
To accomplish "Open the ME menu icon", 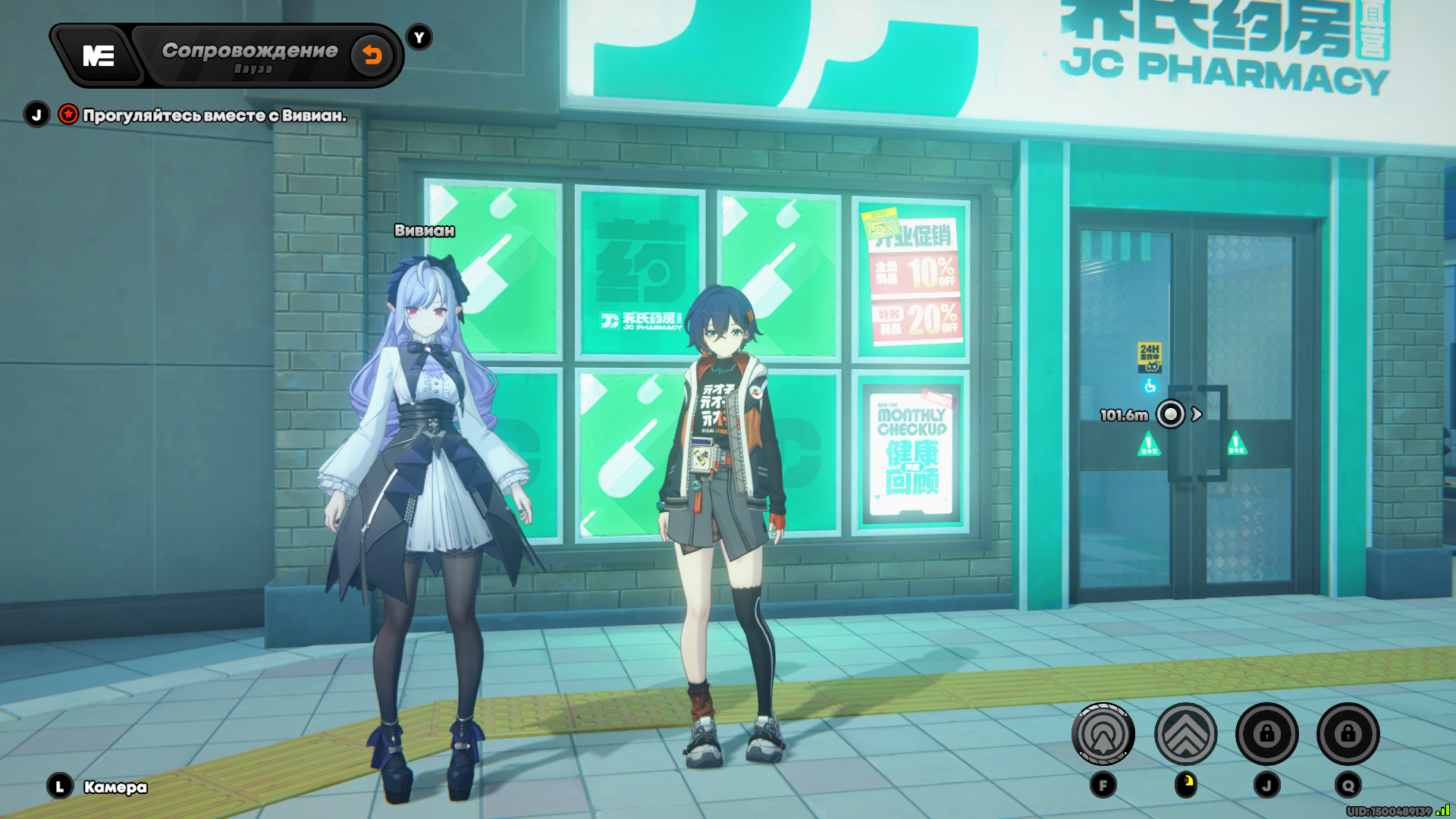I will pos(99,55).
